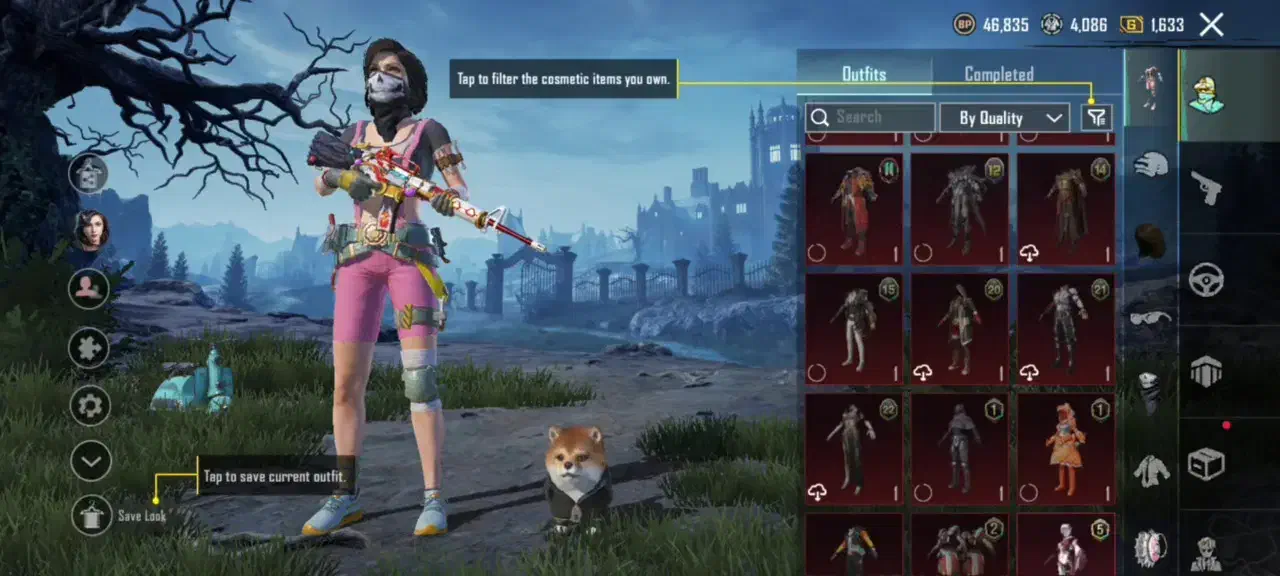Choose the outfit with level 15 badge
1280x576 pixels.
854,329
